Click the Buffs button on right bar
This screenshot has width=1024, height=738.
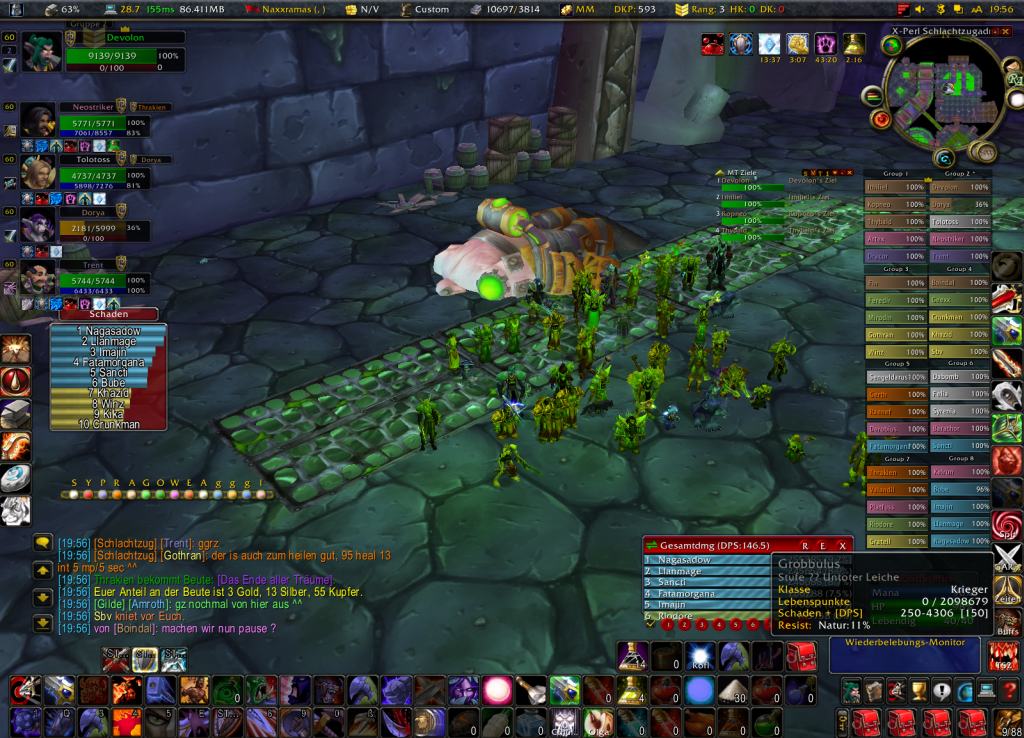[1008, 625]
